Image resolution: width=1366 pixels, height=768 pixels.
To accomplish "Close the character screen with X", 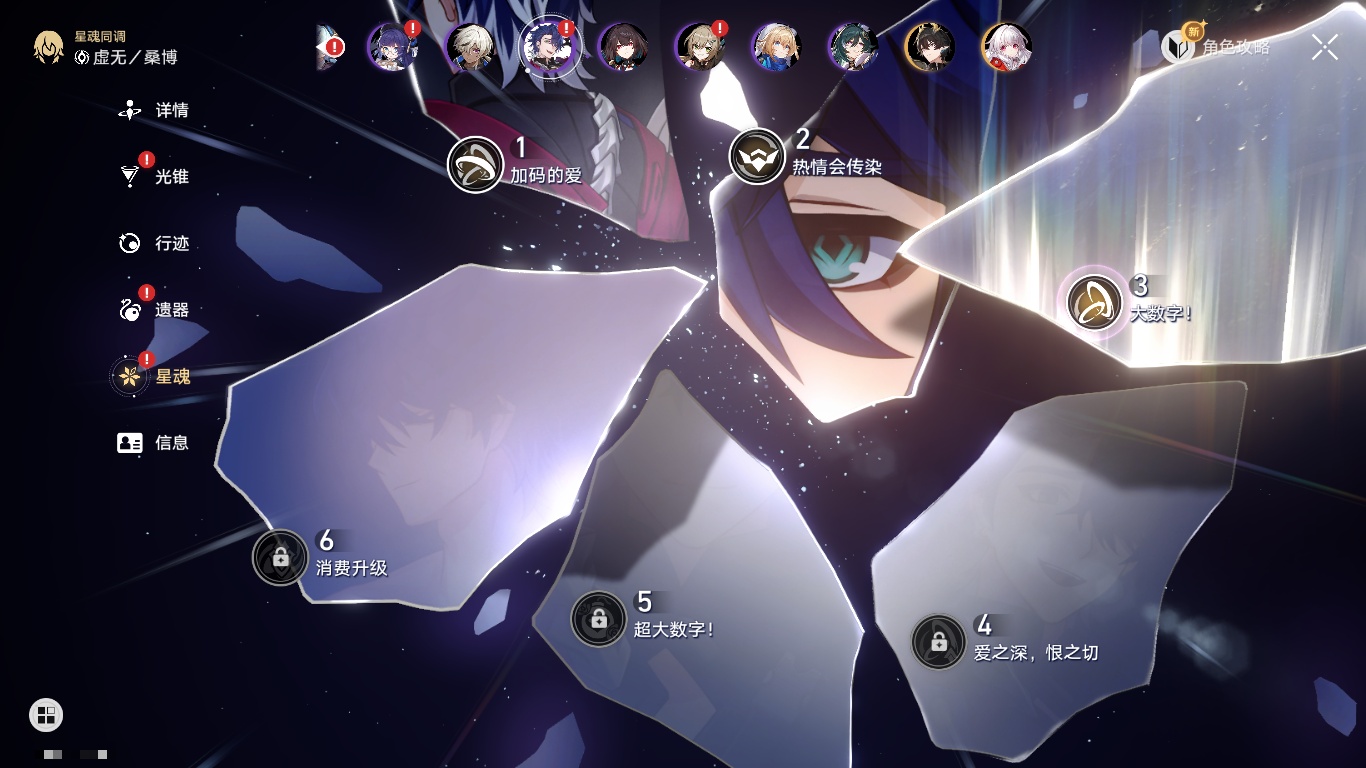I will [1325, 47].
